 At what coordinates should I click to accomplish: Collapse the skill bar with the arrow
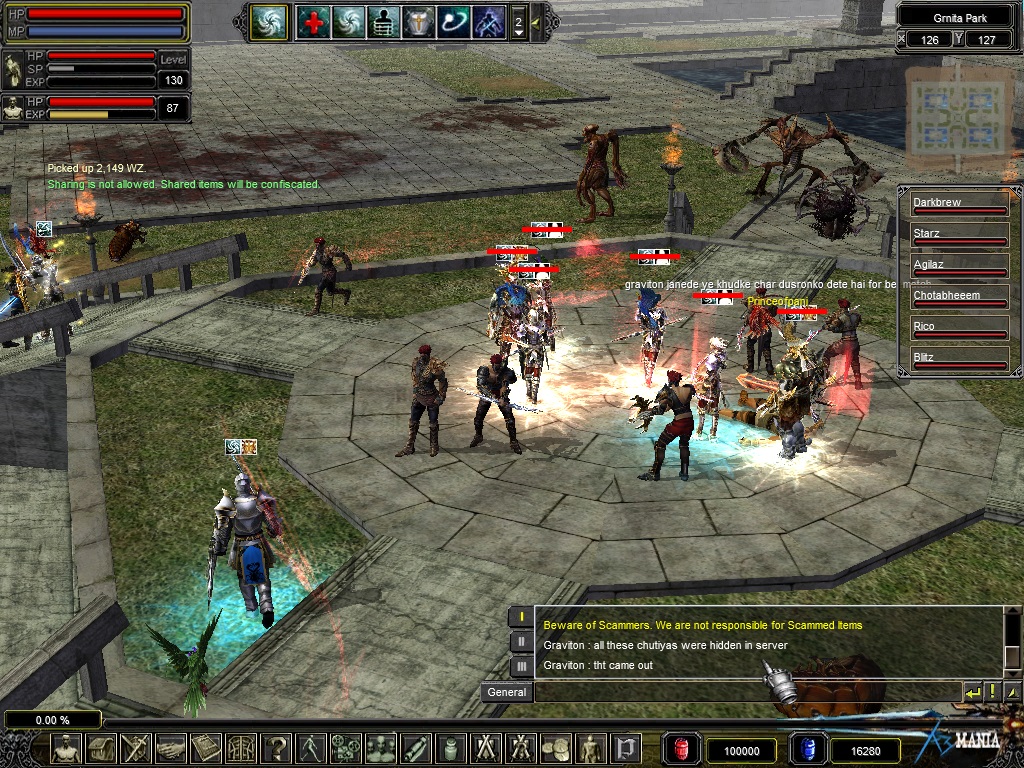[536, 22]
